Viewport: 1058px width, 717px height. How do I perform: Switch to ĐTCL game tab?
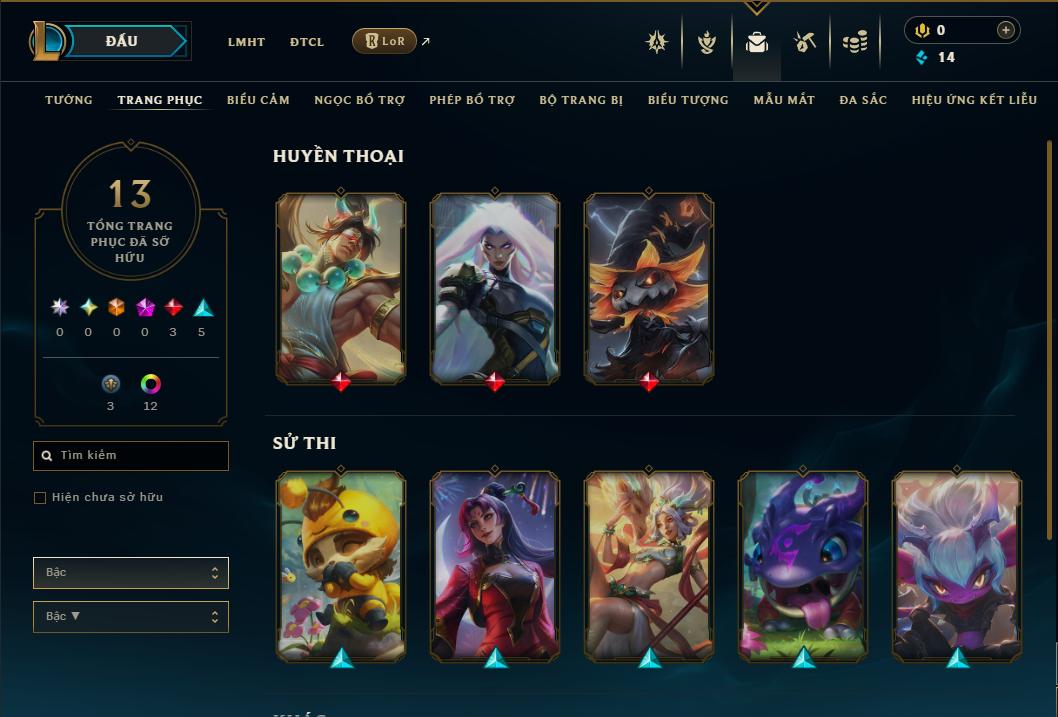307,42
